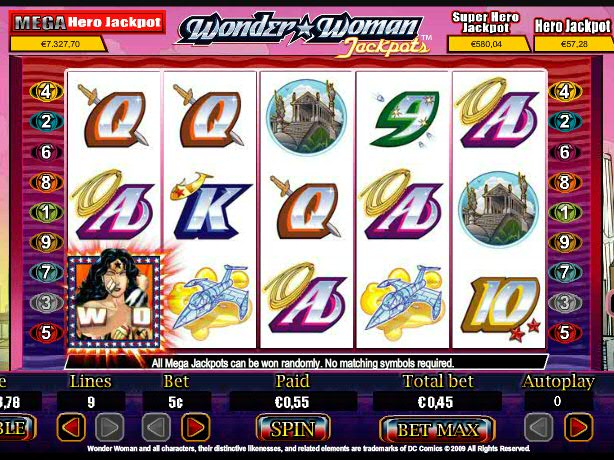Increase the autoplay count
The height and width of the screenshot is (460, 614).
[578, 429]
